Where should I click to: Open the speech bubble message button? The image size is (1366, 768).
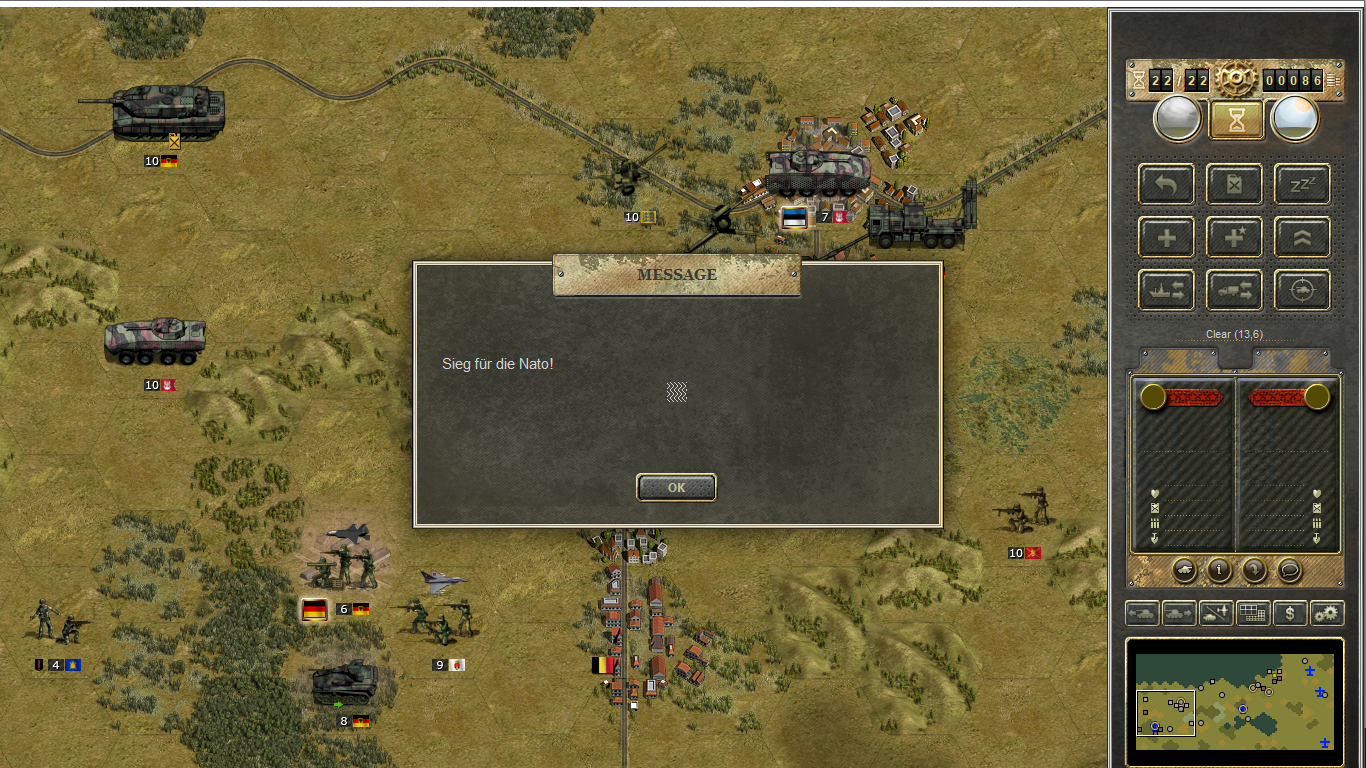[x=1290, y=570]
